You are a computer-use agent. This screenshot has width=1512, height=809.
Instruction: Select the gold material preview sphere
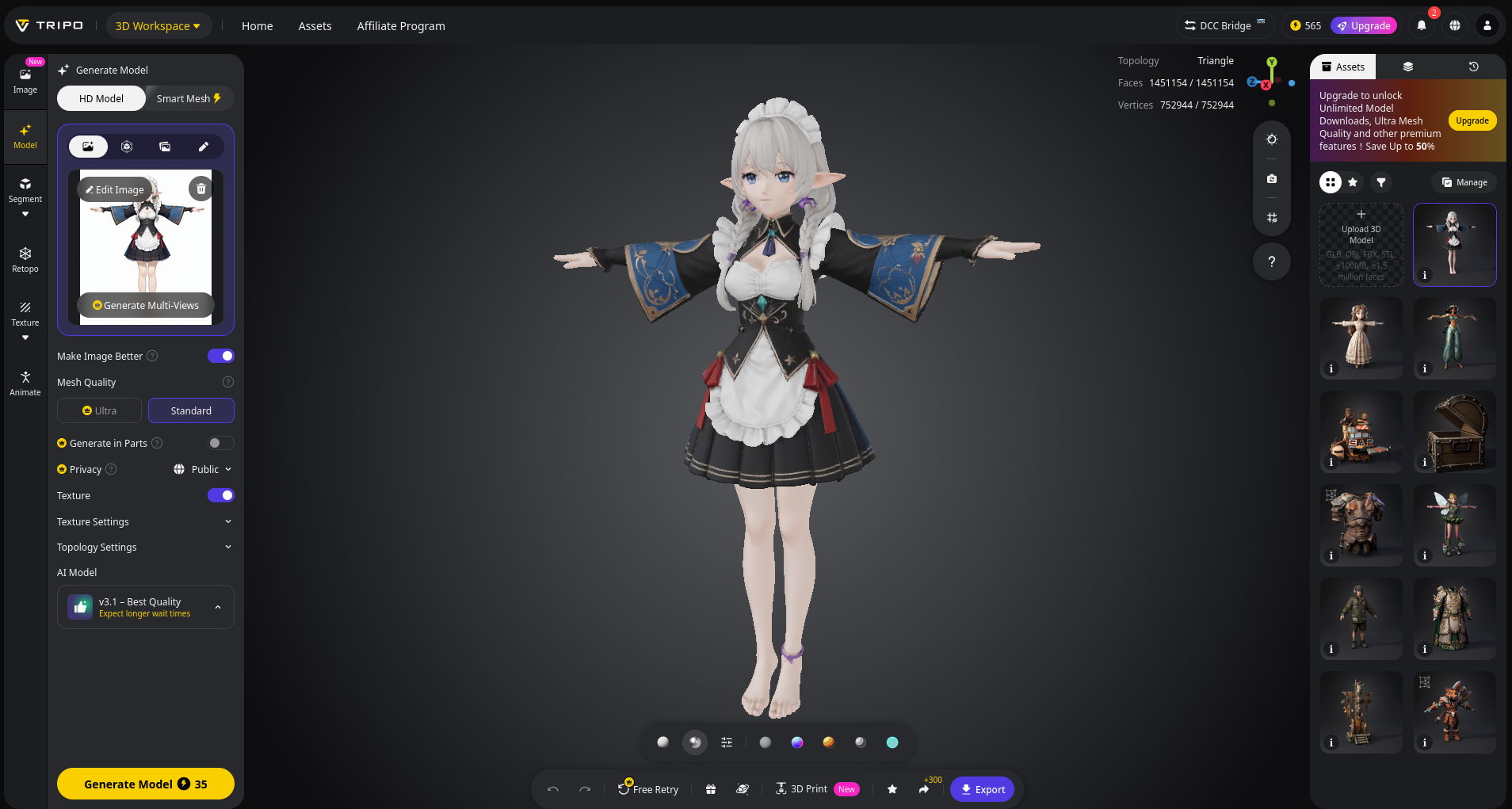tap(828, 742)
